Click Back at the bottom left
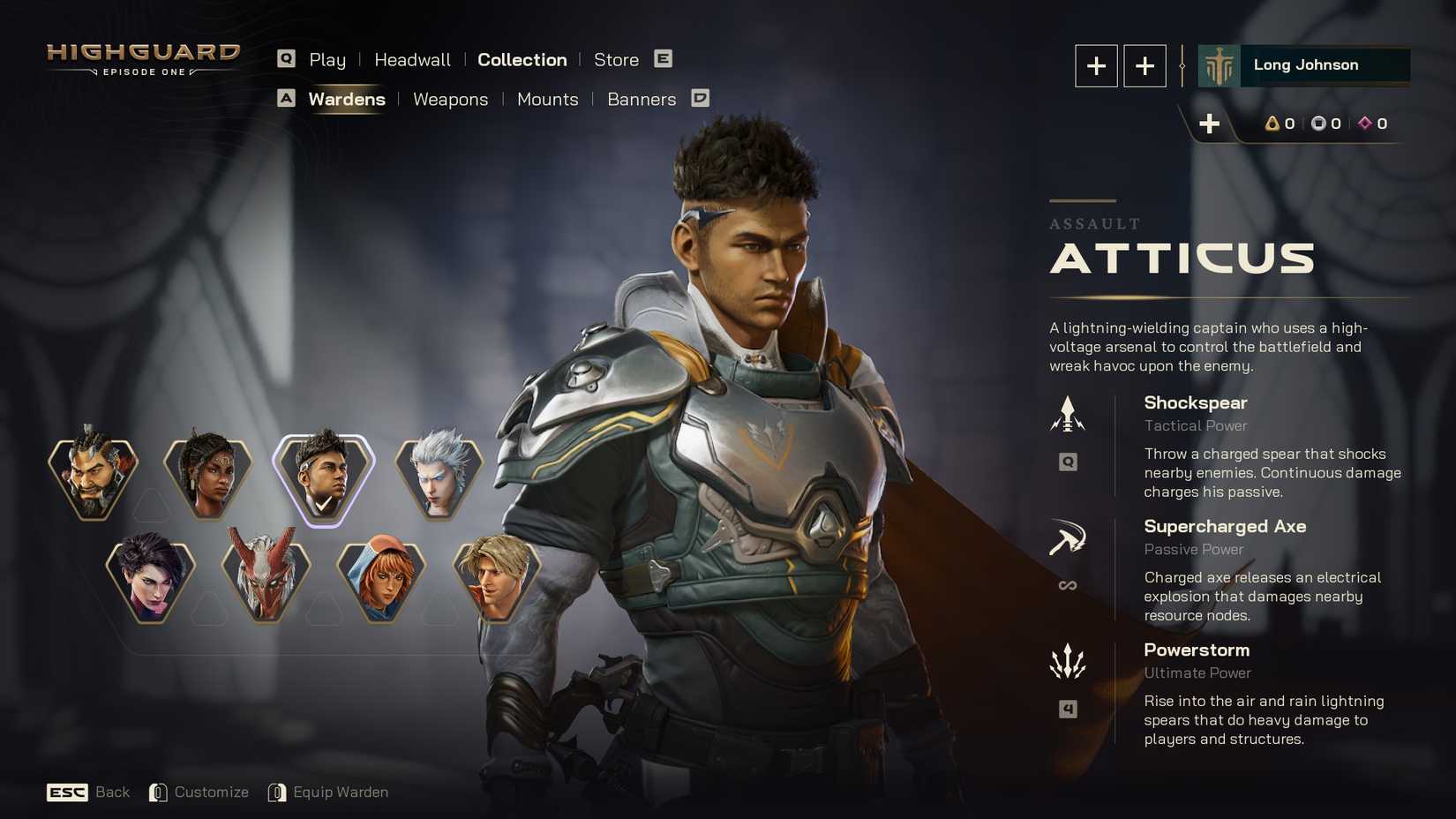The image size is (1456, 819). coord(112,792)
